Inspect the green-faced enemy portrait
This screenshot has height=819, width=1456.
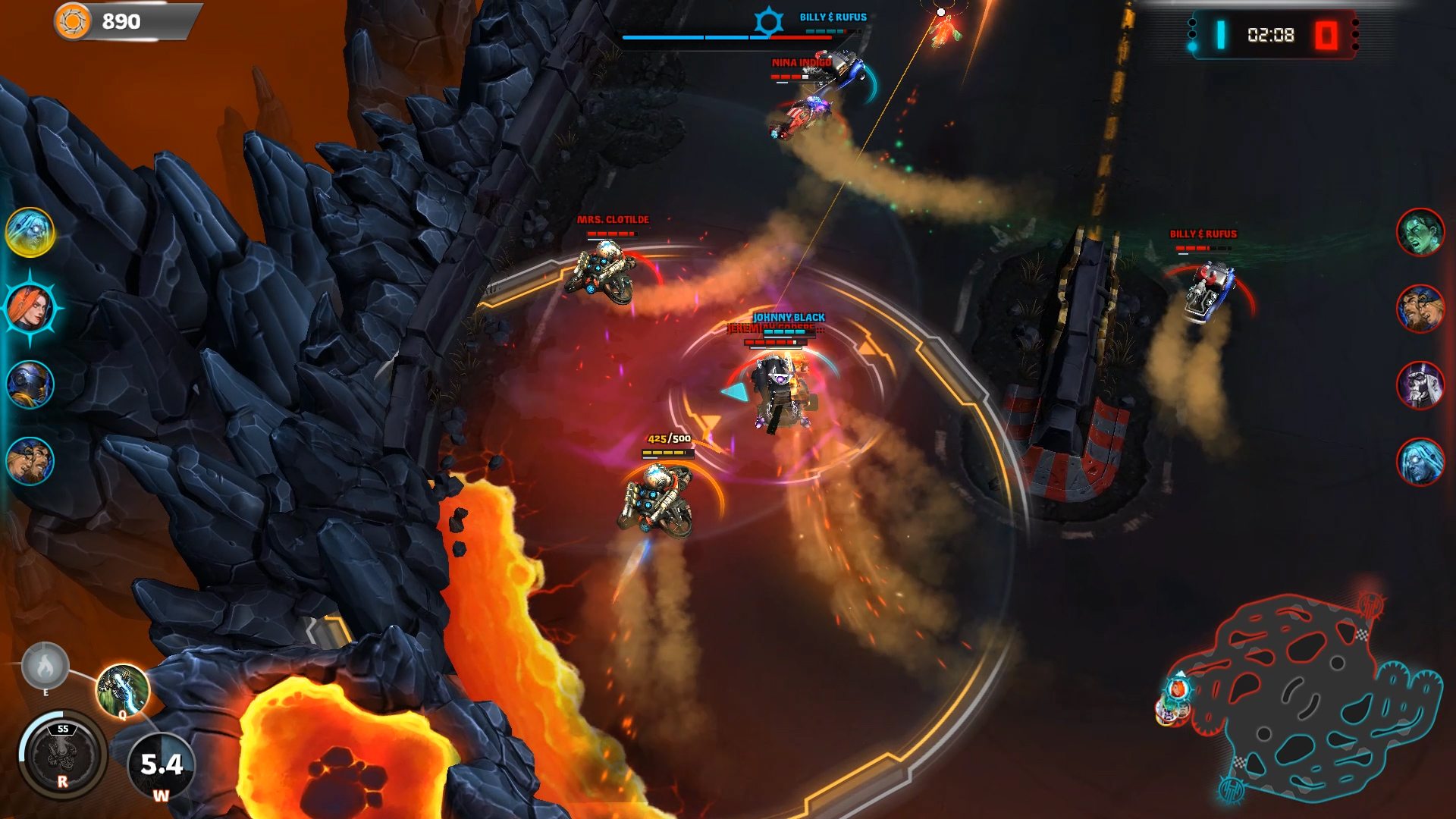[x=1420, y=232]
